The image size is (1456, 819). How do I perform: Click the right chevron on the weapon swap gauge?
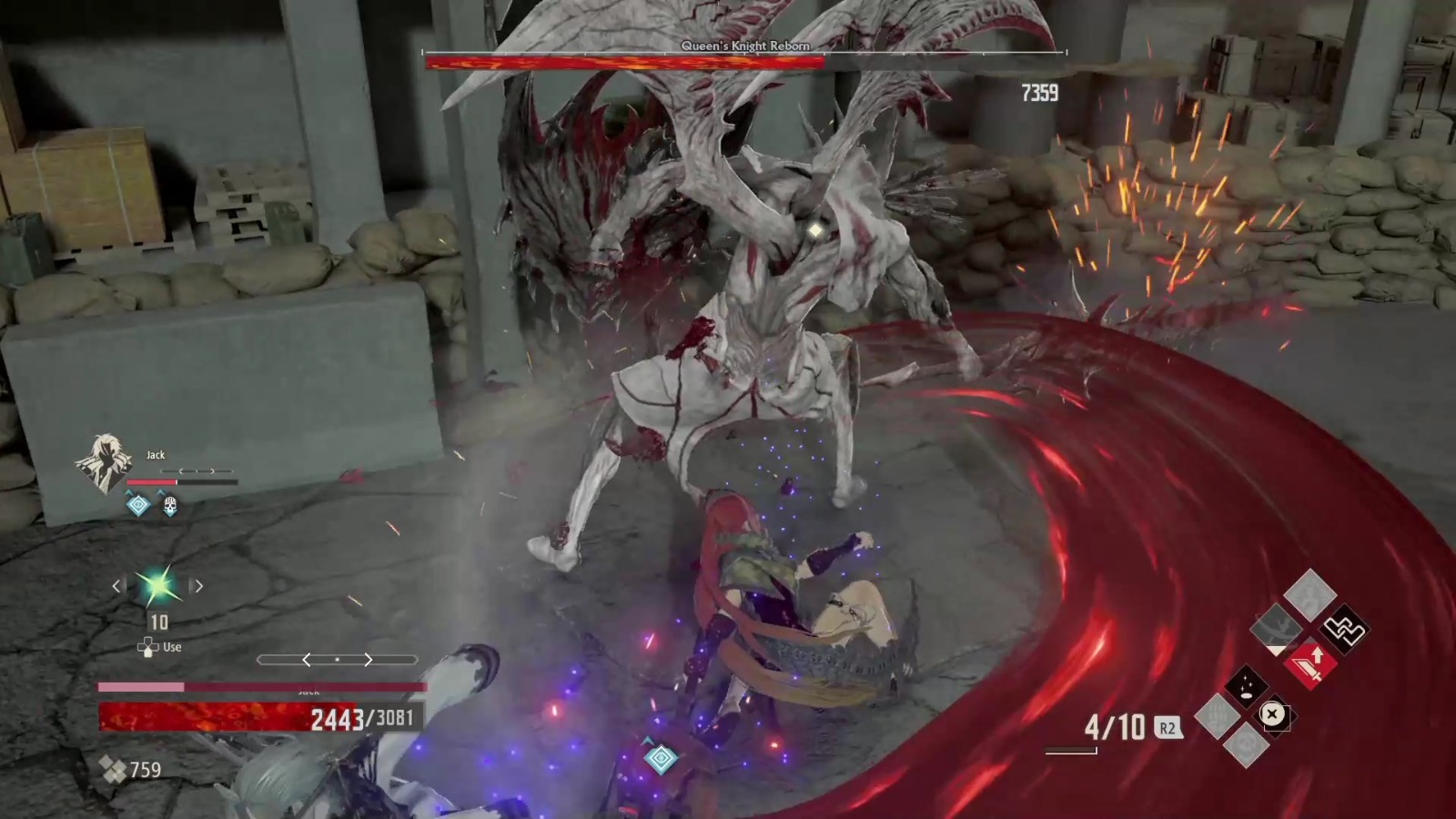coord(369,659)
